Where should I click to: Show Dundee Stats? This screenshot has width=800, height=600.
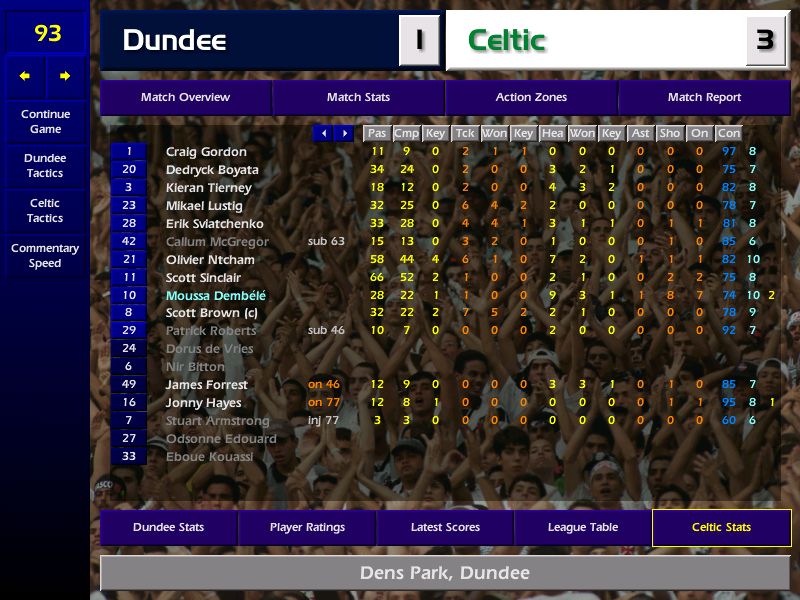(168, 527)
